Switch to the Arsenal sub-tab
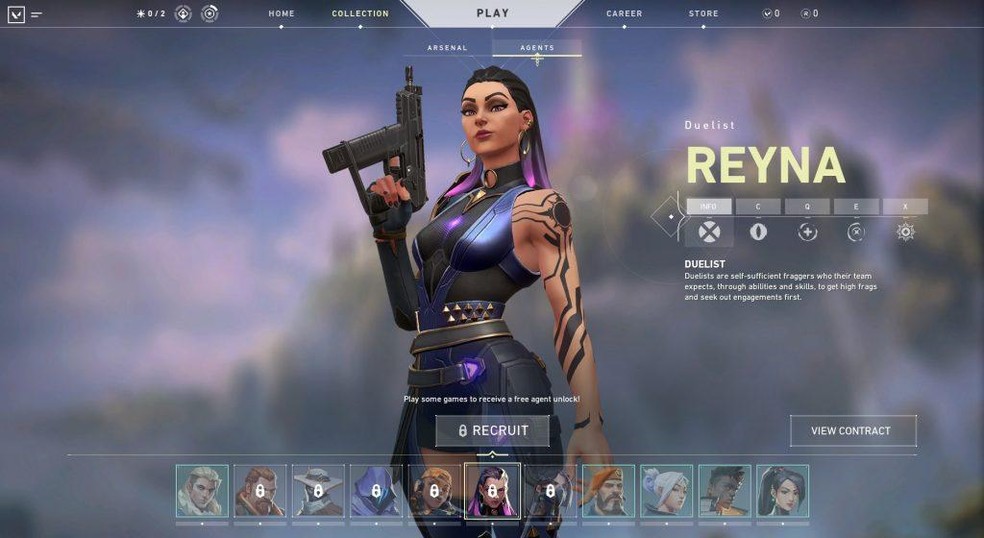 (447, 48)
